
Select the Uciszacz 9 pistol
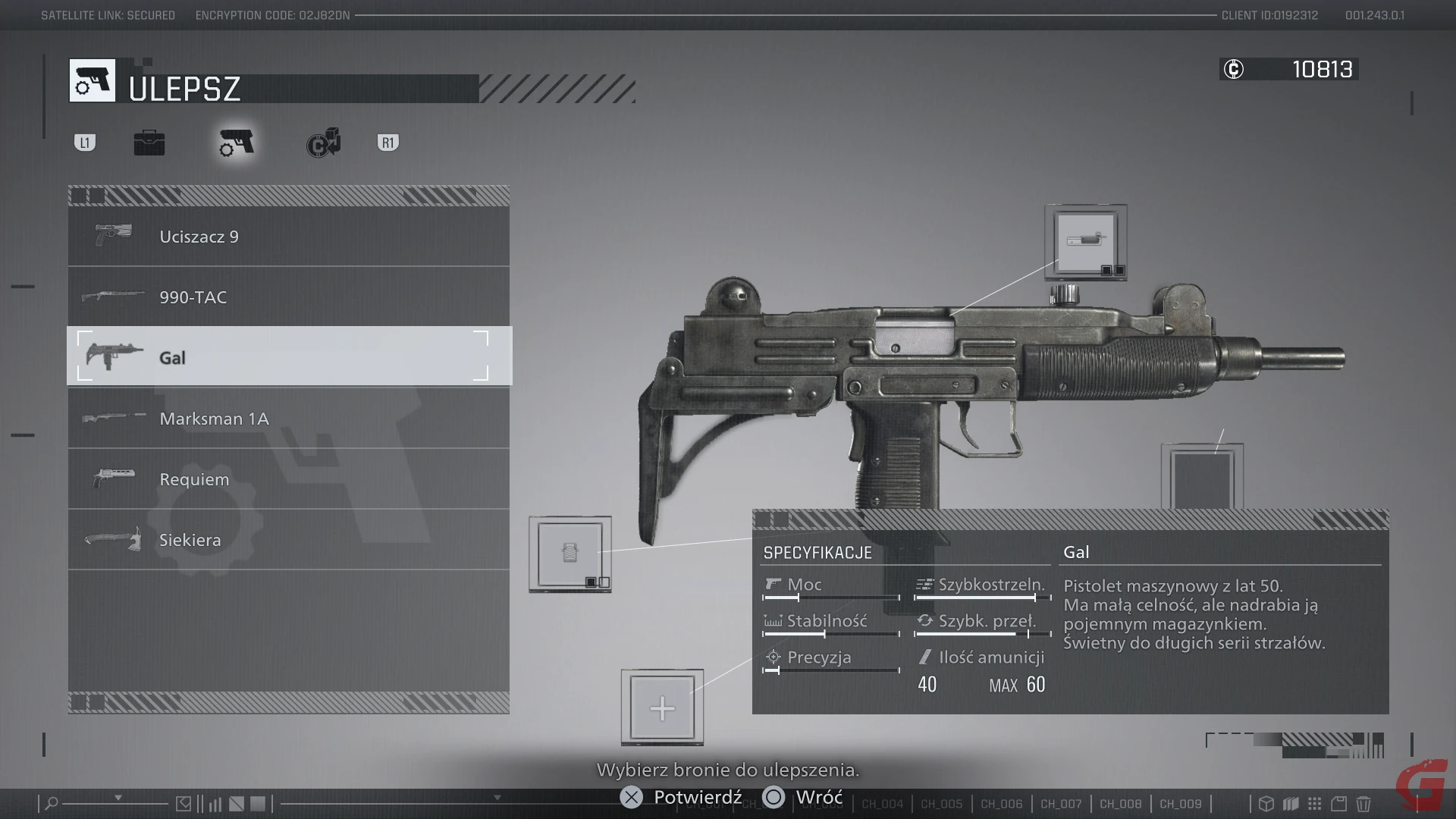pos(288,237)
